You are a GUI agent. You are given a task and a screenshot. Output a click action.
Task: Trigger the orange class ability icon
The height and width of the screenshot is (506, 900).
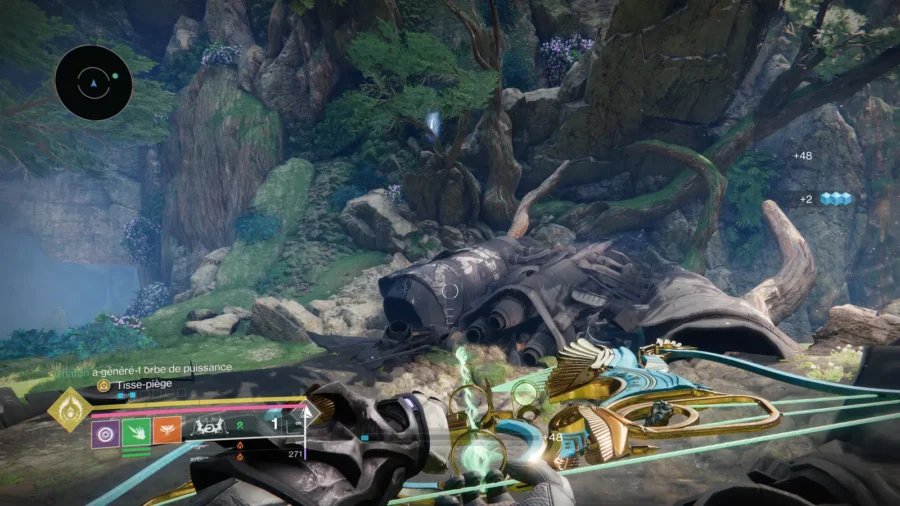[166, 431]
